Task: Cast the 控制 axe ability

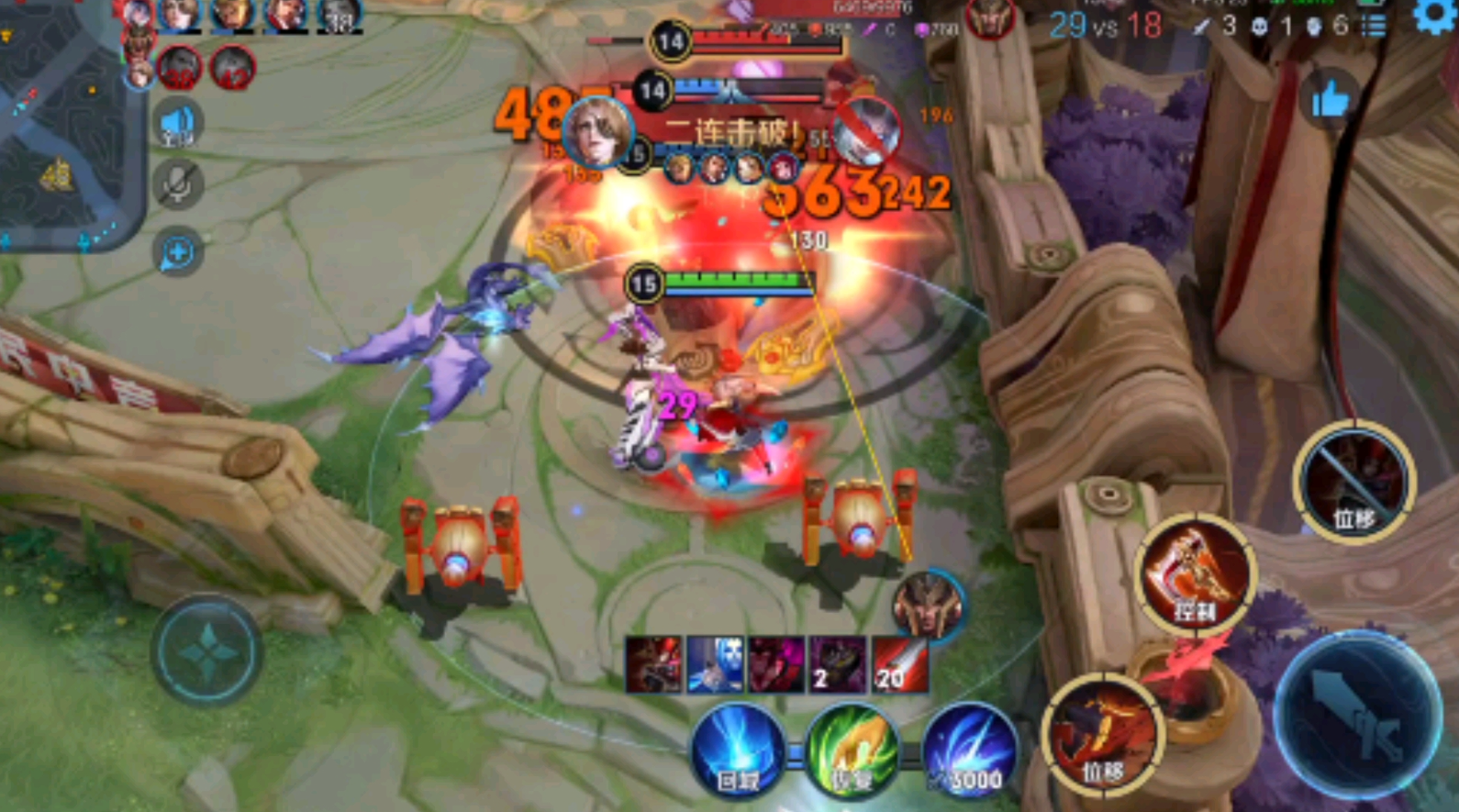Action: point(1194,573)
